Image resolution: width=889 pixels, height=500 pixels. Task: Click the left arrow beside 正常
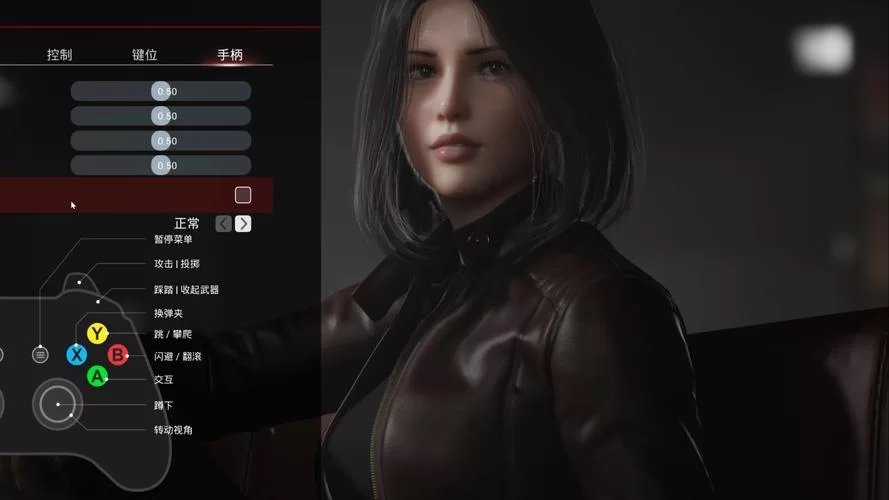click(224, 224)
